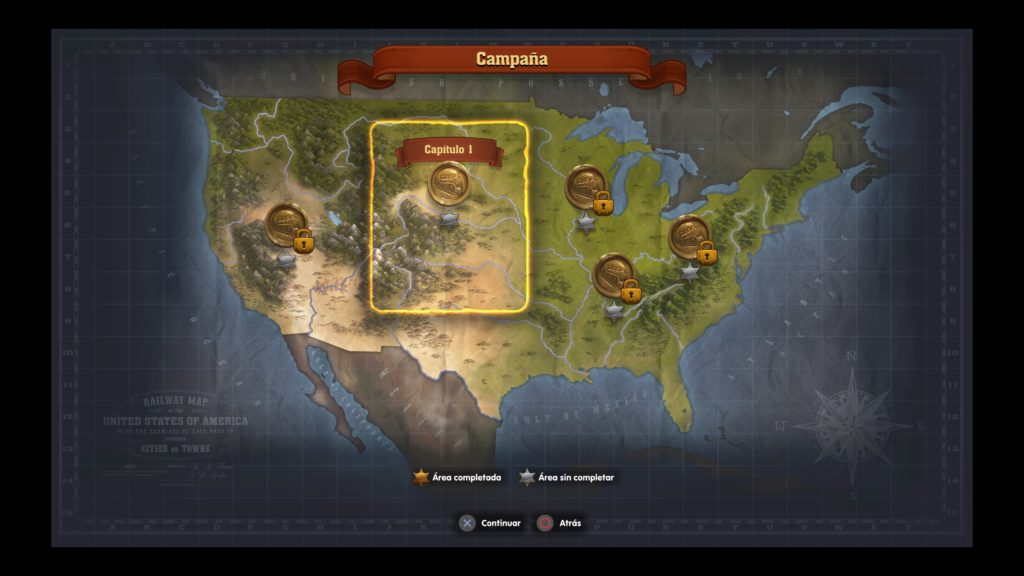Image resolution: width=1024 pixels, height=576 pixels.
Task: Click the Capítulo 1 red banner label
Action: [448, 150]
